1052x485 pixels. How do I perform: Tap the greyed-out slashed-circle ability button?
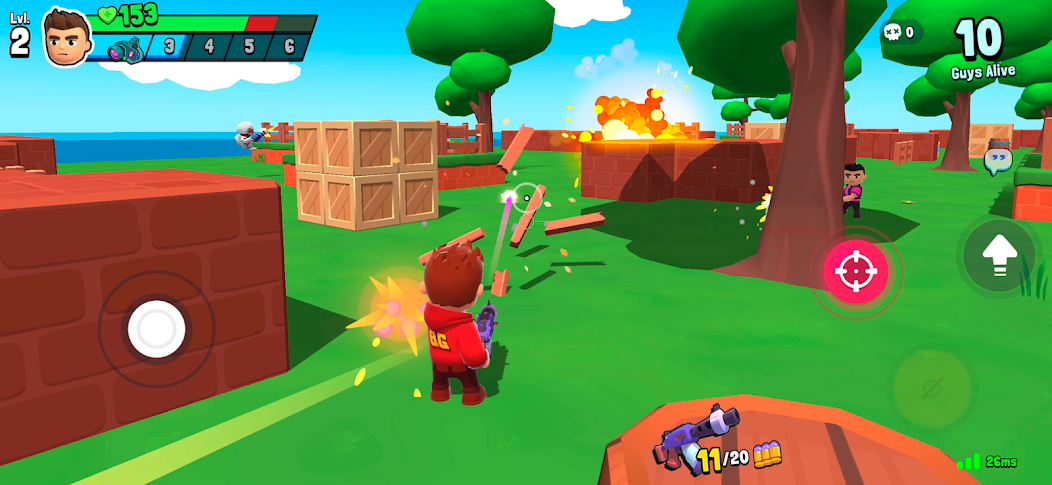(932, 388)
